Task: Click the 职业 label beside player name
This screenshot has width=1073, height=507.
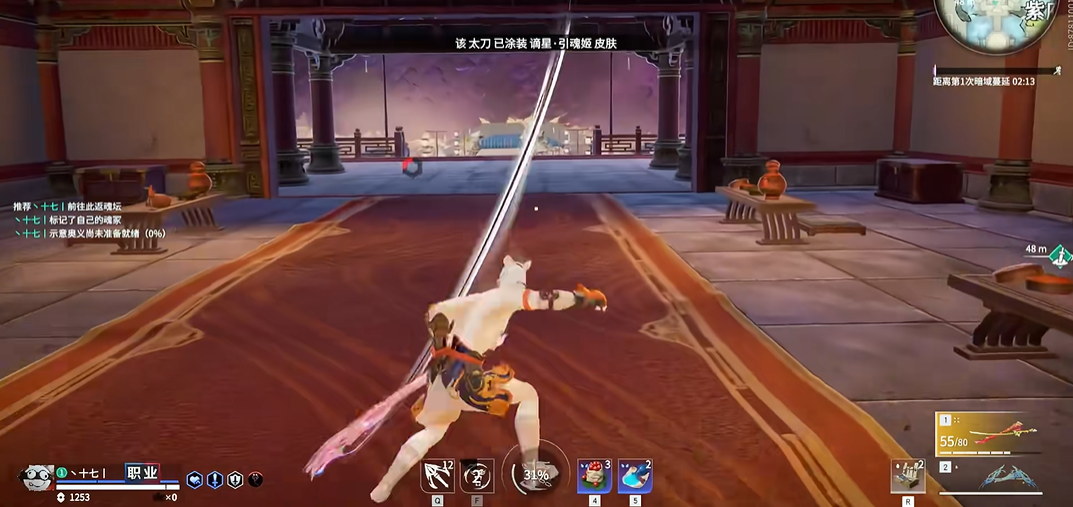Action: [141, 472]
